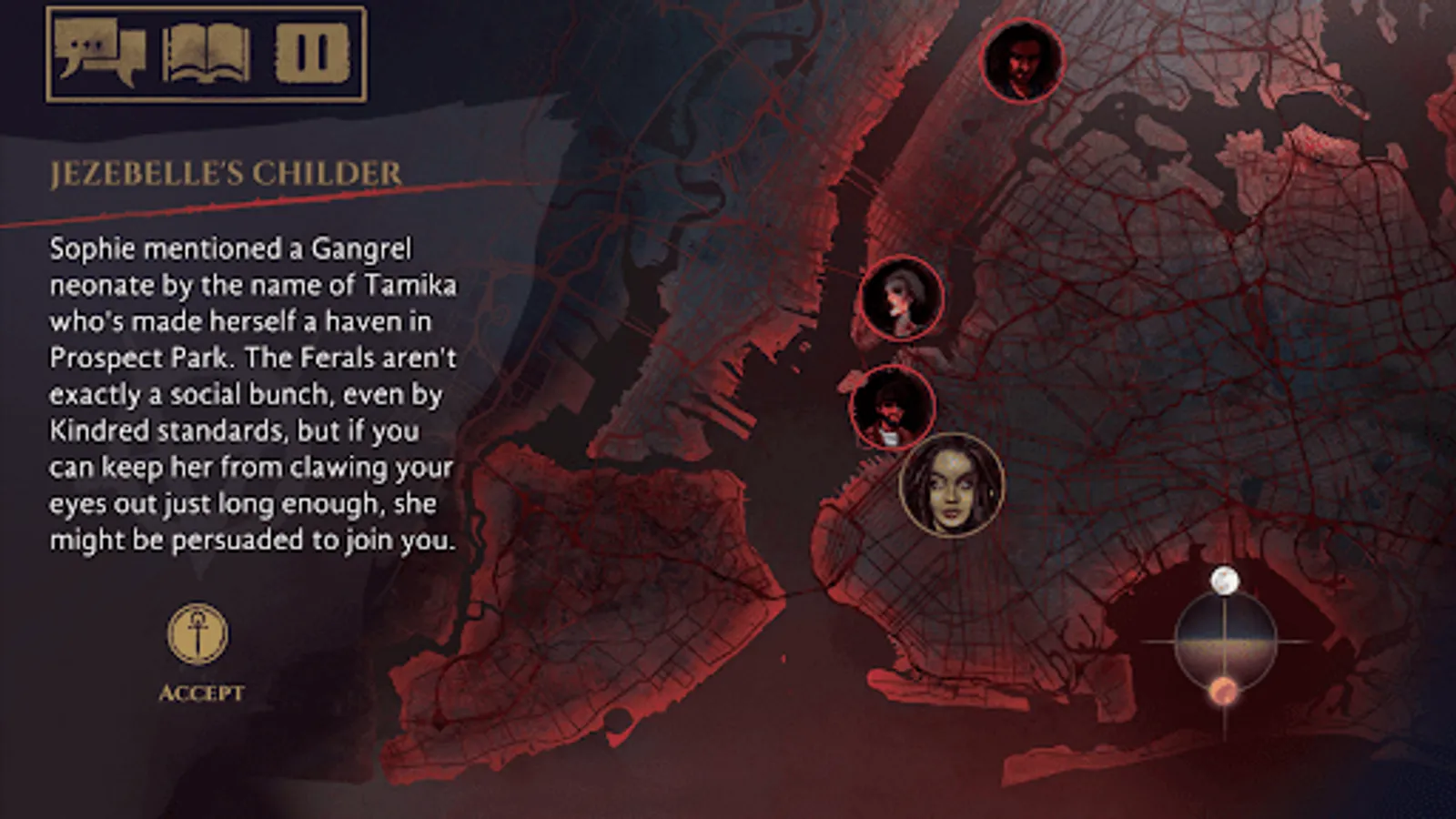Click the quest description text about Sophie
This screenshot has height=819, width=1456.
tap(255, 393)
